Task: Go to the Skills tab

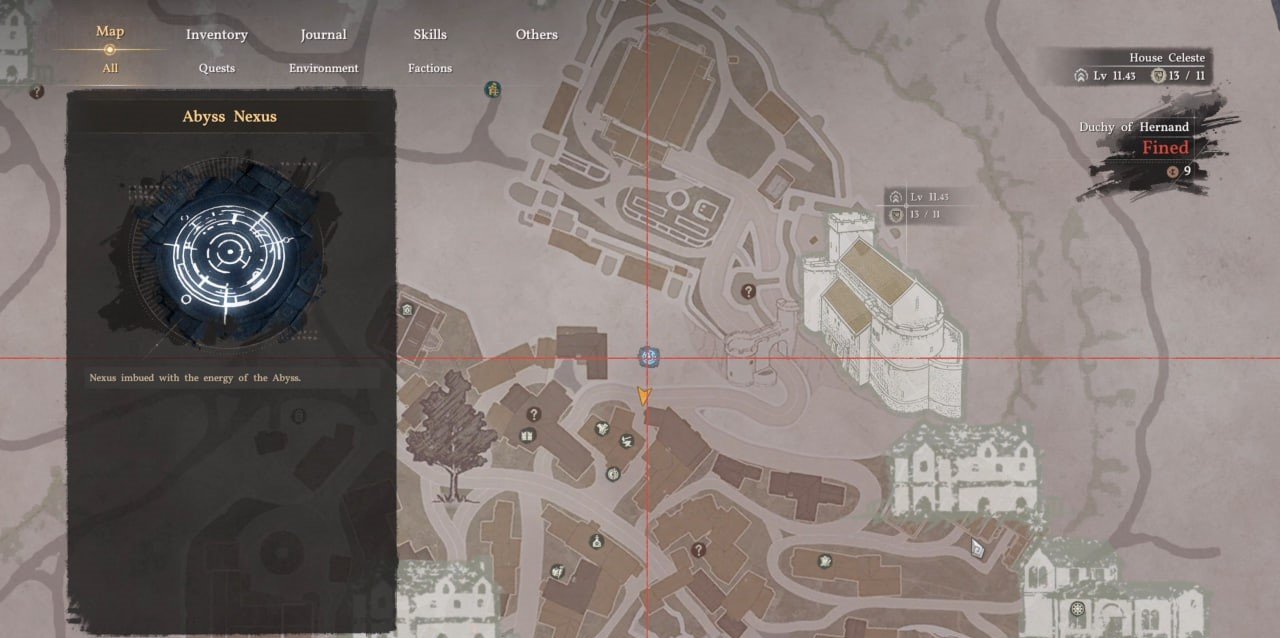Action: click(x=430, y=35)
